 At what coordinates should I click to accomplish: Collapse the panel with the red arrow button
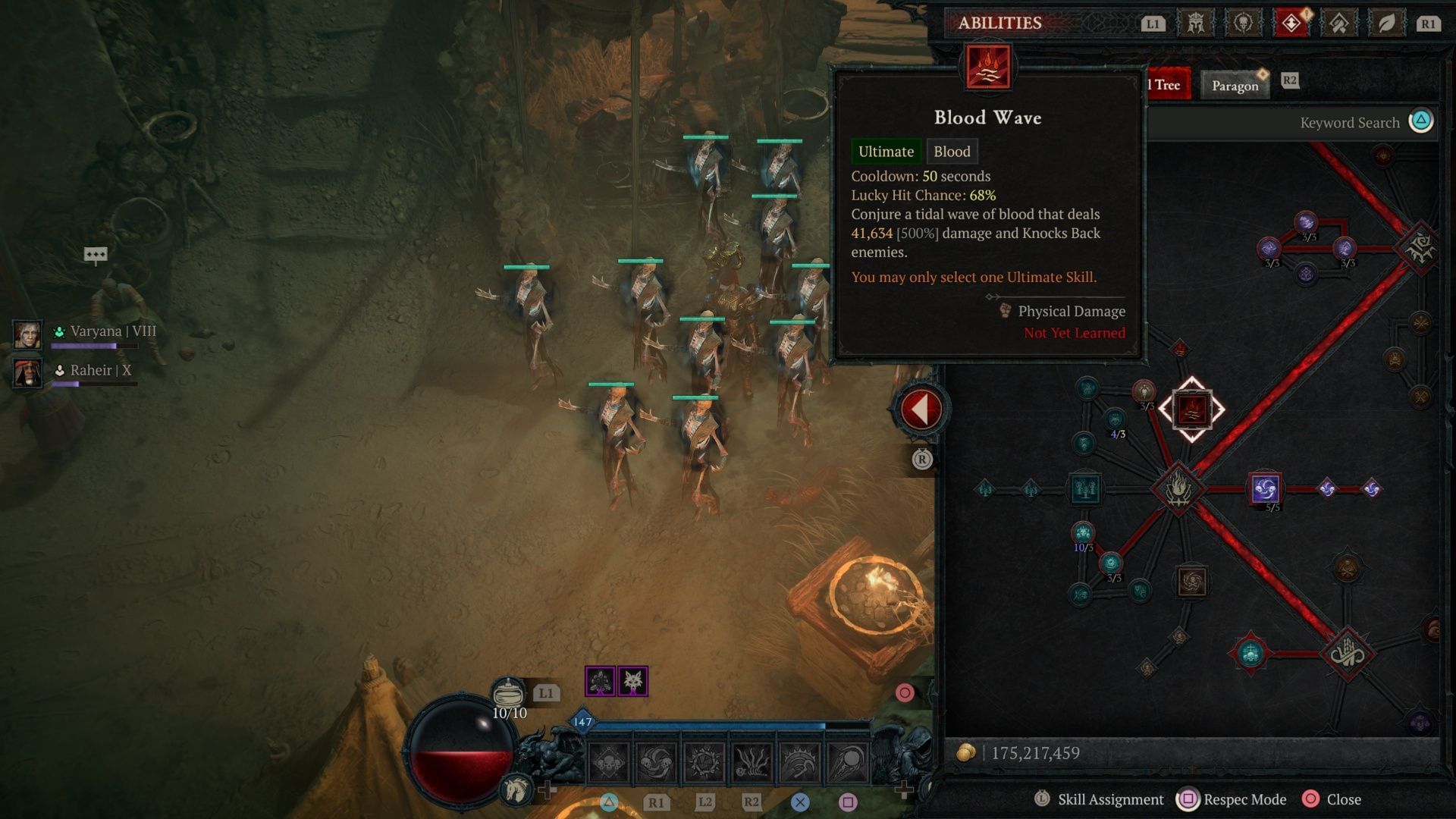(921, 409)
